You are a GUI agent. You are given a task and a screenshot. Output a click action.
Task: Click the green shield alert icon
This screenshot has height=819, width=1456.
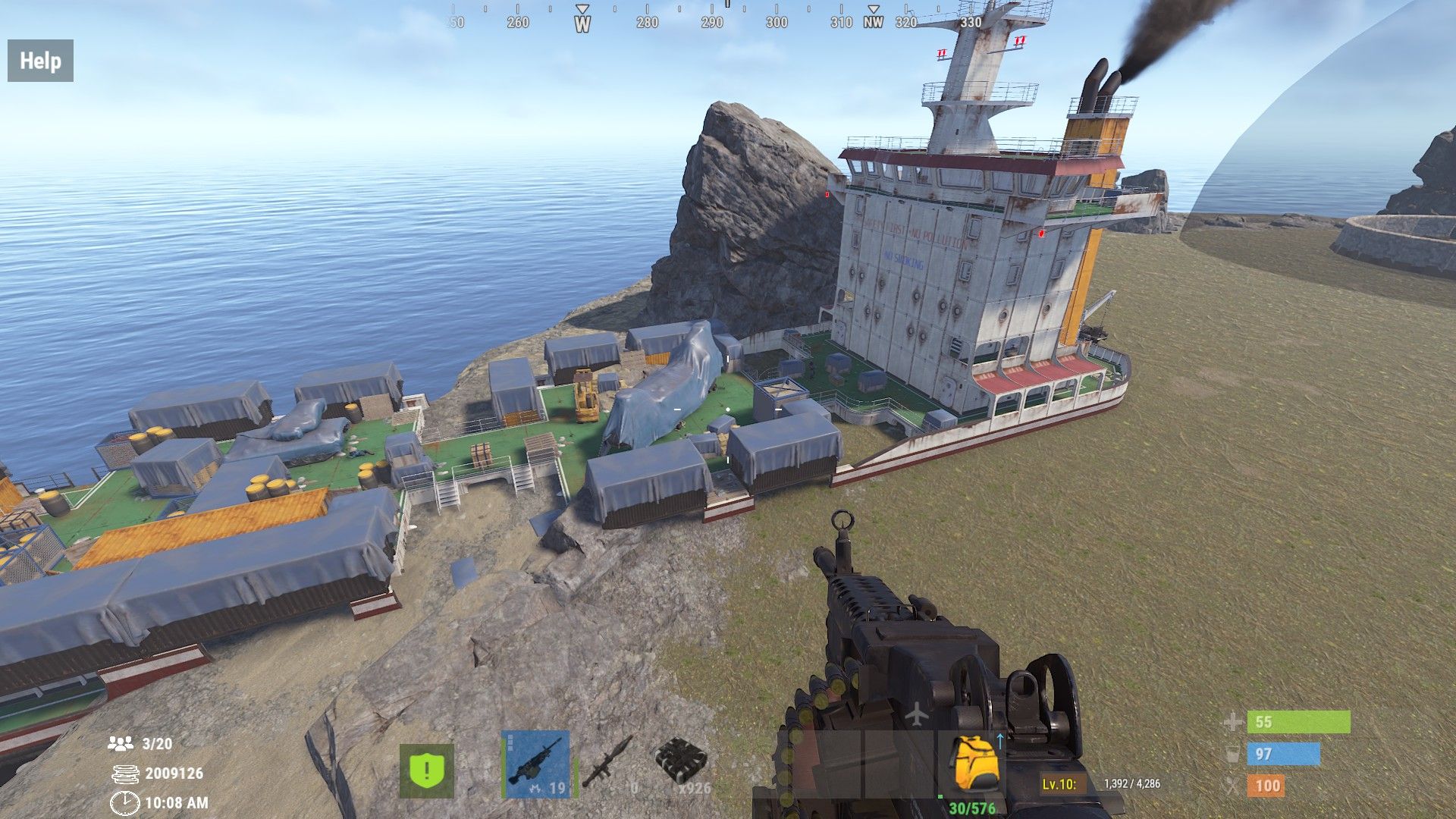coord(427,770)
